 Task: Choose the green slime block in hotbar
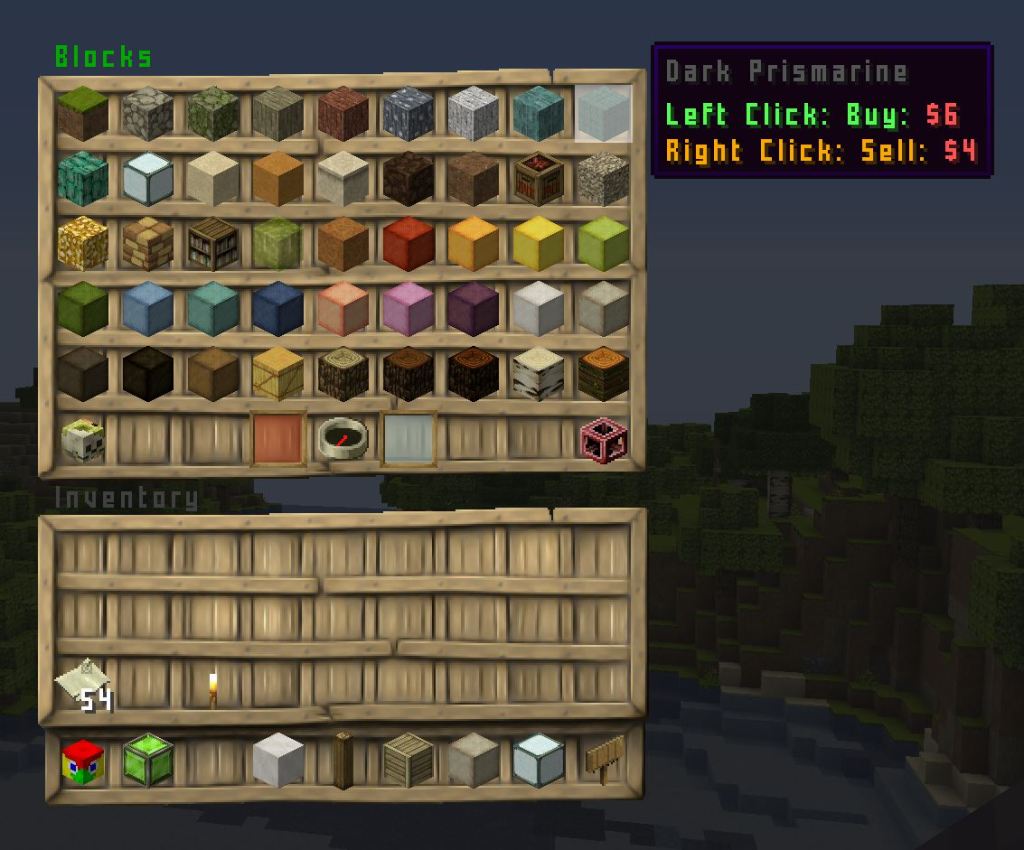(148, 762)
